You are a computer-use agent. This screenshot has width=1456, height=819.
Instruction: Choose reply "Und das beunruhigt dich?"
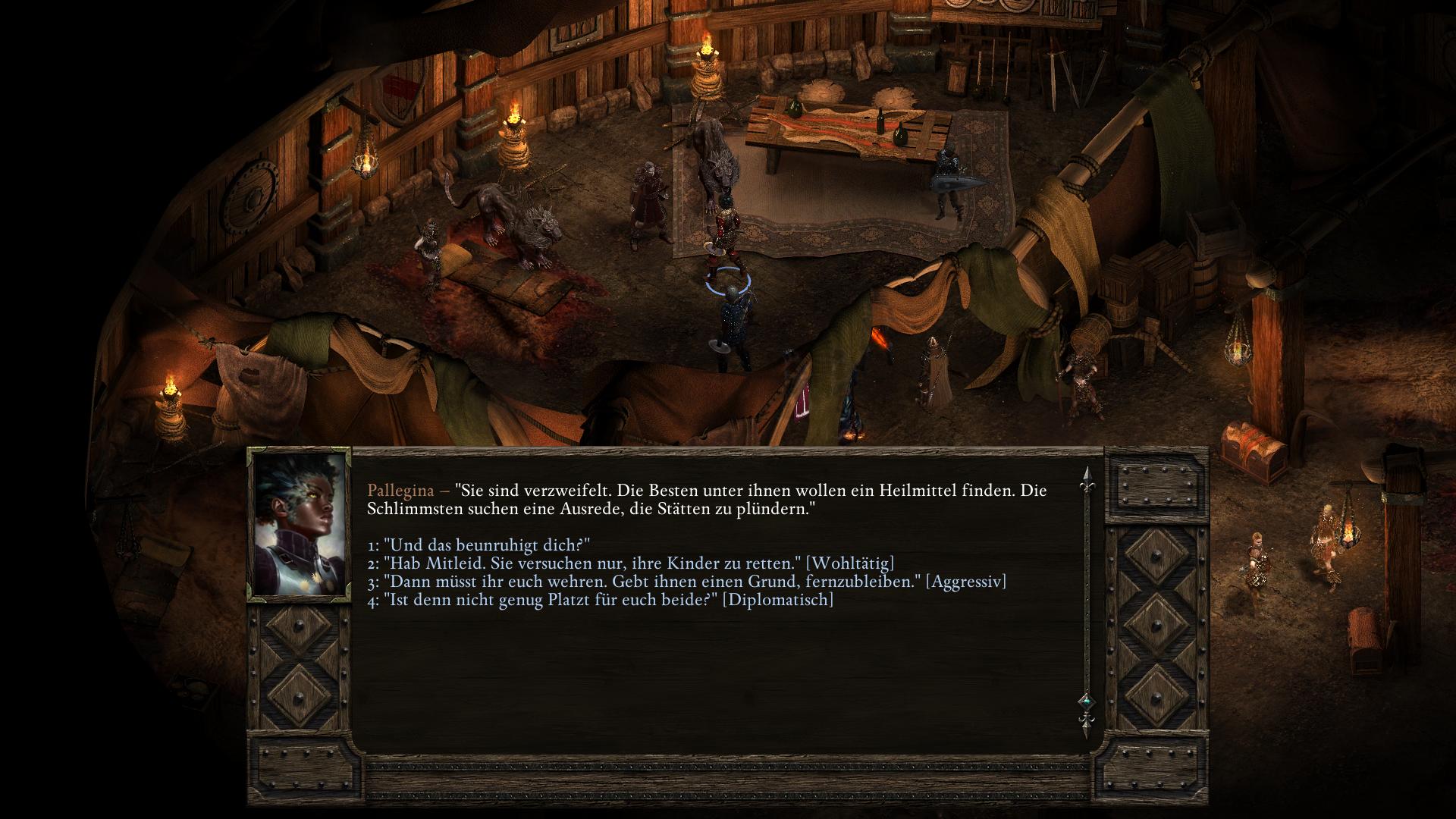[x=479, y=545]
